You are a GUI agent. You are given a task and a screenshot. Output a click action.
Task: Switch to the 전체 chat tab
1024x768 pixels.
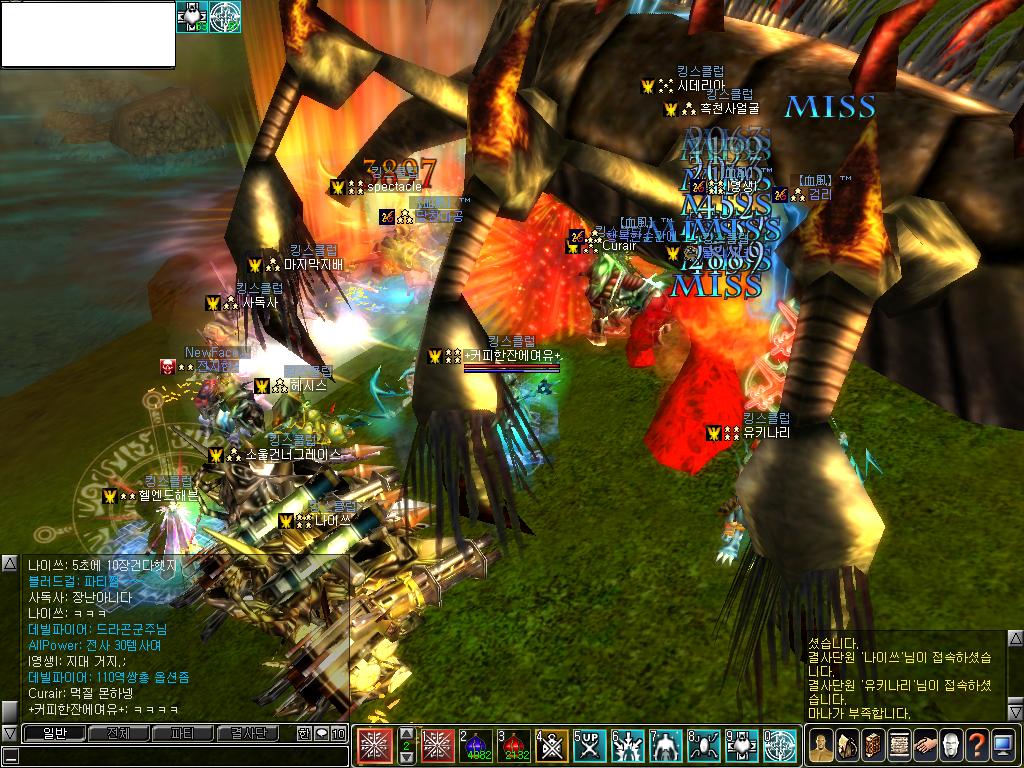(118, 734)
